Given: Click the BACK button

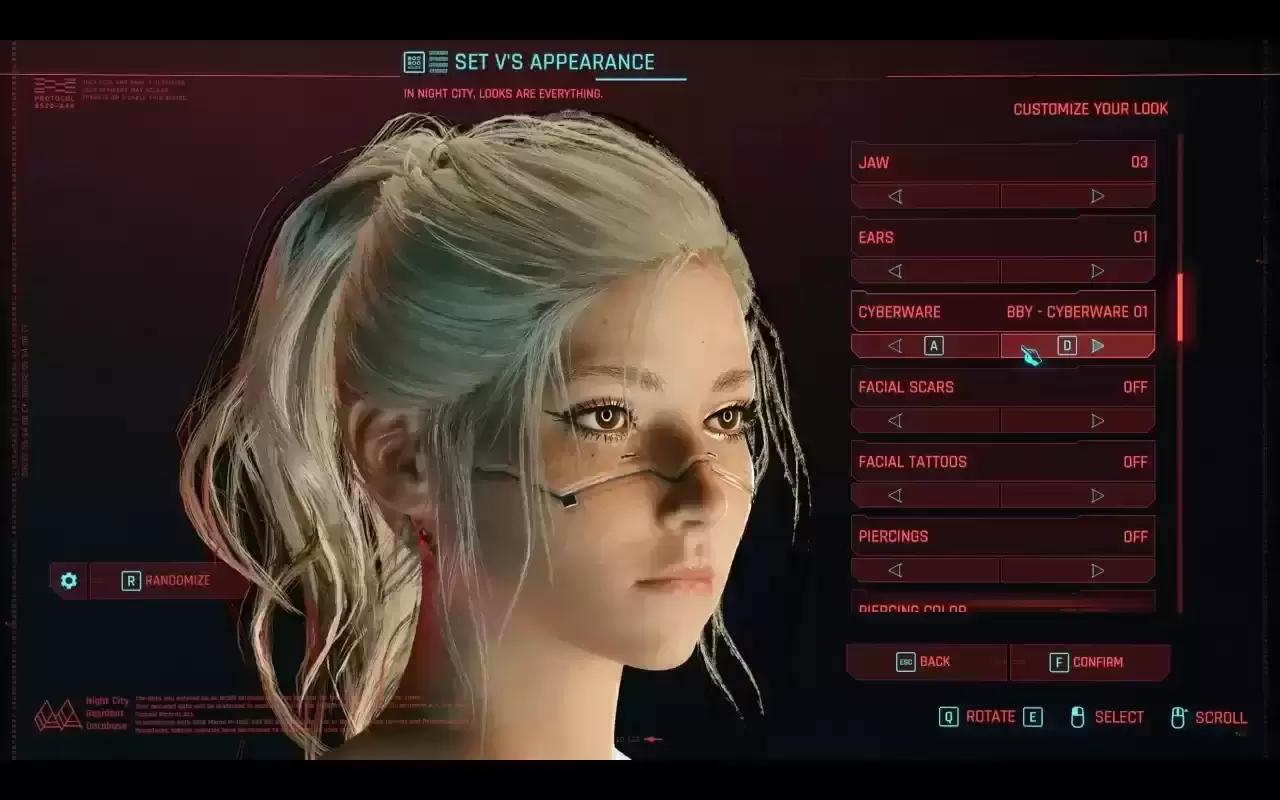Looking at the screenshot, I should pos(925,661).
